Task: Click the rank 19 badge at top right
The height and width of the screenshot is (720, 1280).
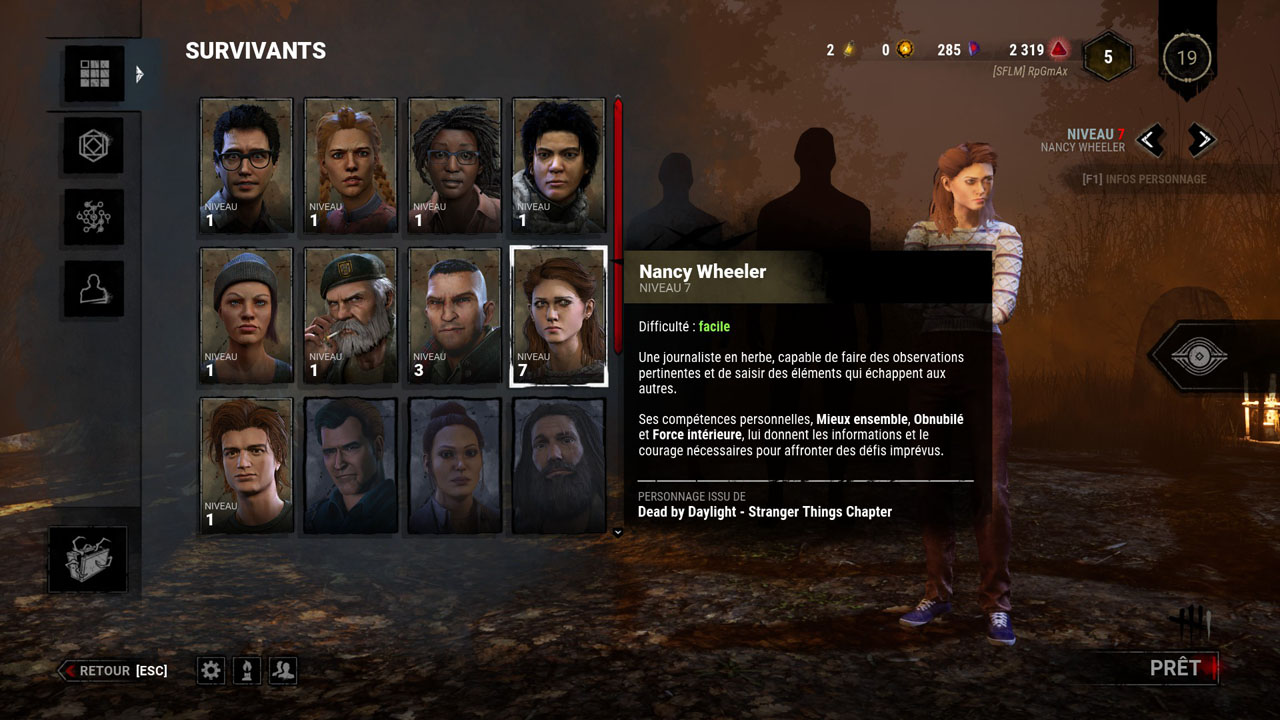Action: tap(1186, 58)
